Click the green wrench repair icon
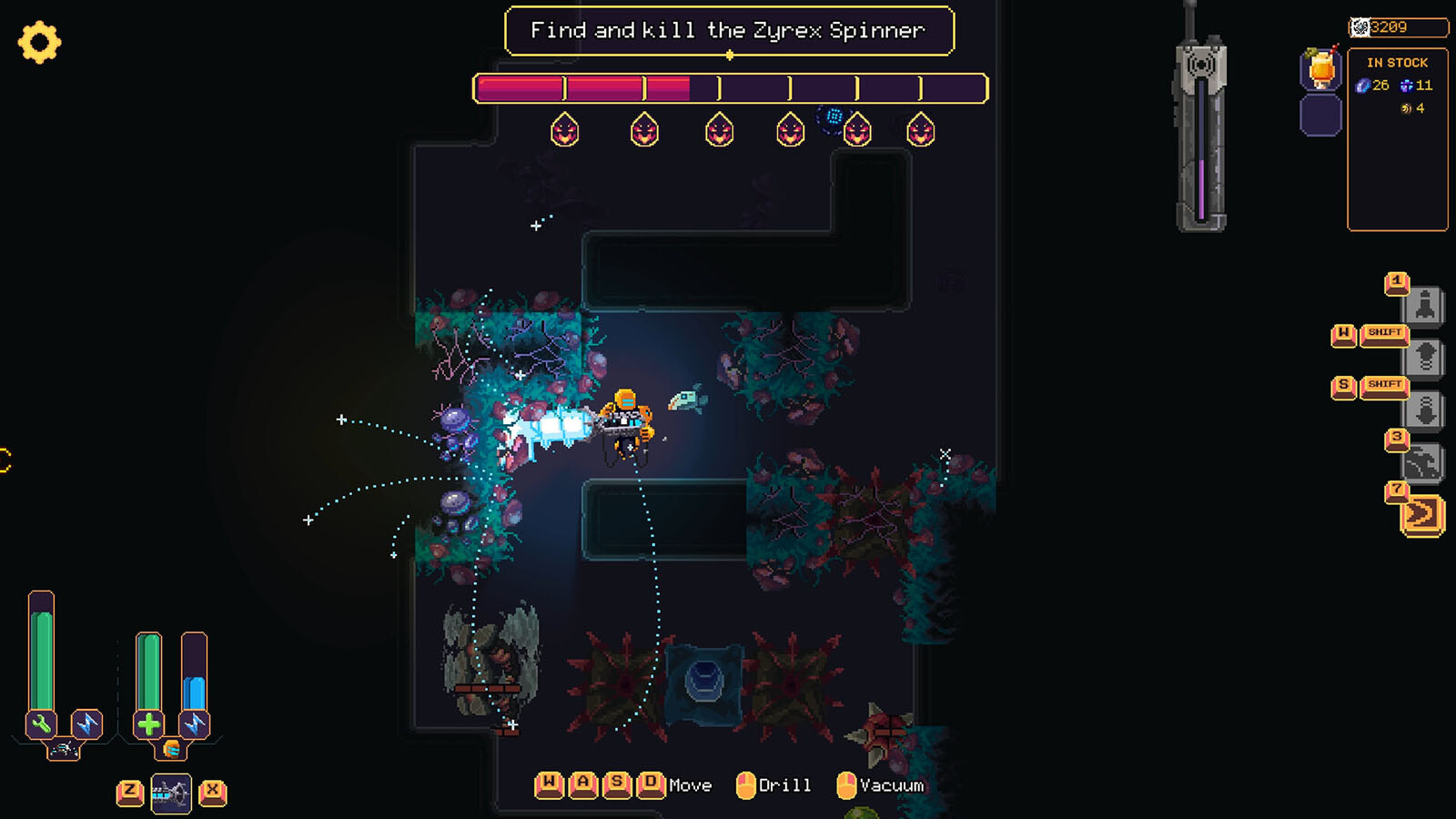Viewport: 1456px width, 819px height. pyautogui.click(x=41, y=724)
